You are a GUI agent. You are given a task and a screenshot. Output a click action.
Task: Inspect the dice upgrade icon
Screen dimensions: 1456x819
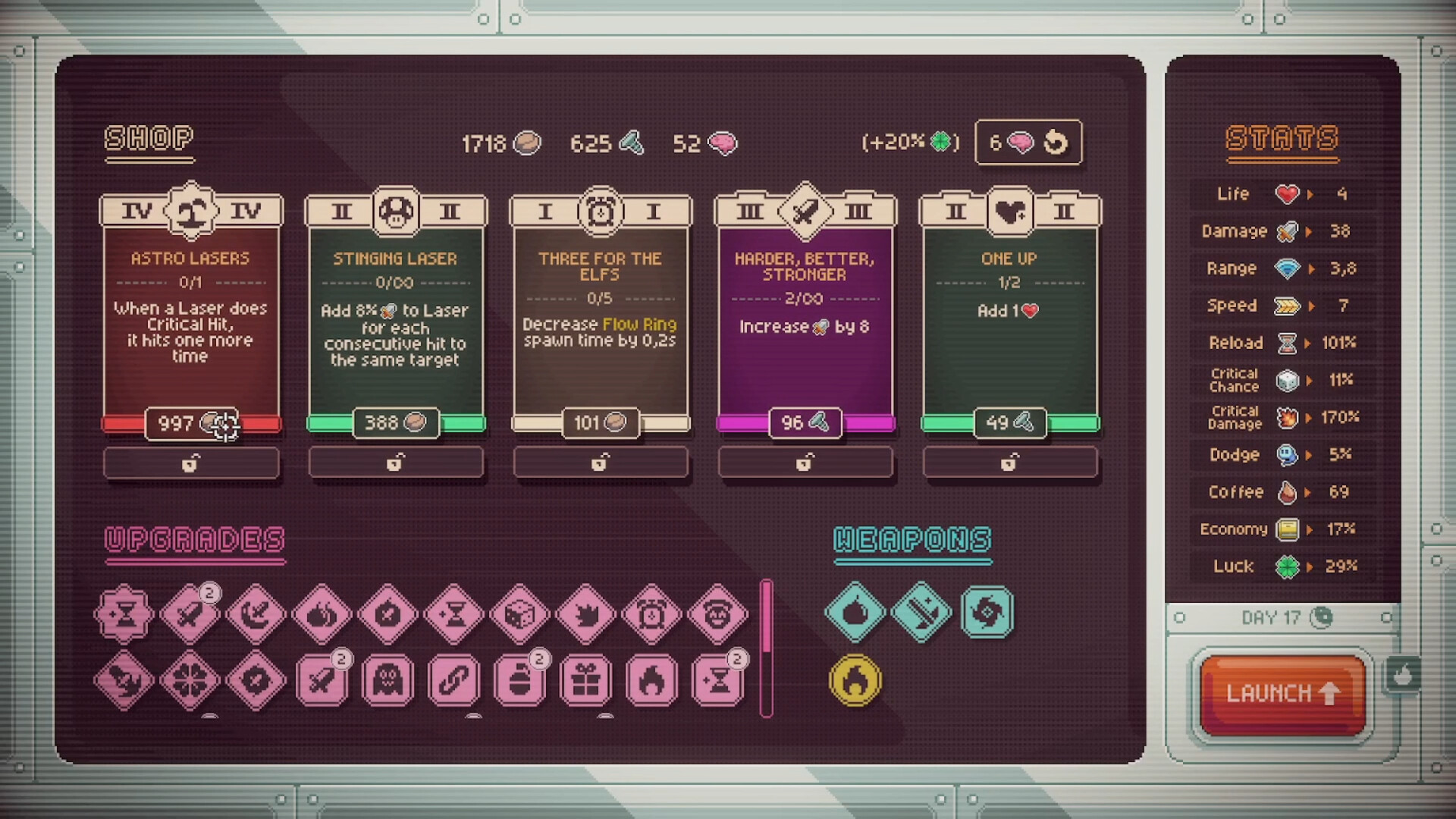click(519, 613)
